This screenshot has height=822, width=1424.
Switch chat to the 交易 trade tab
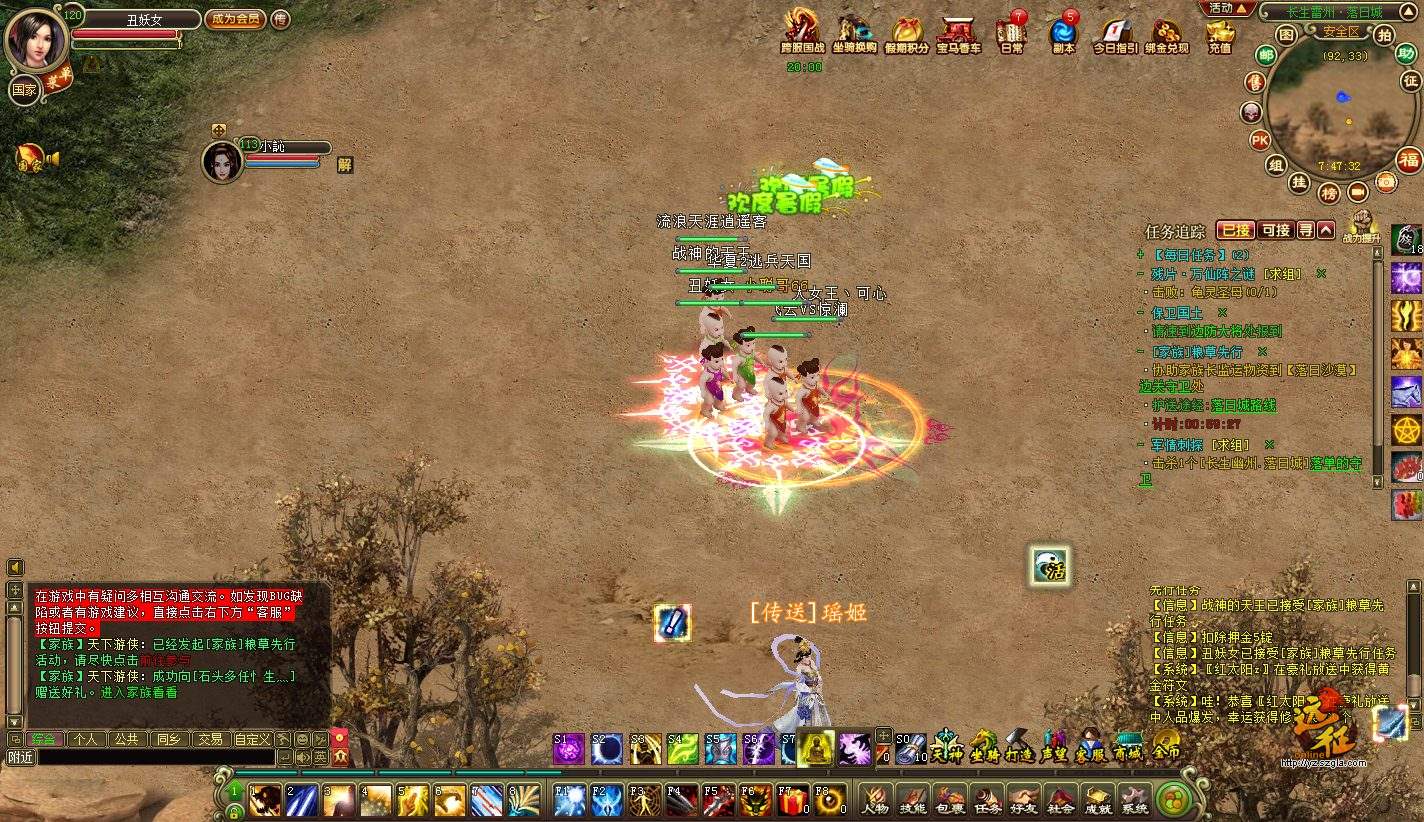(209, 739)
